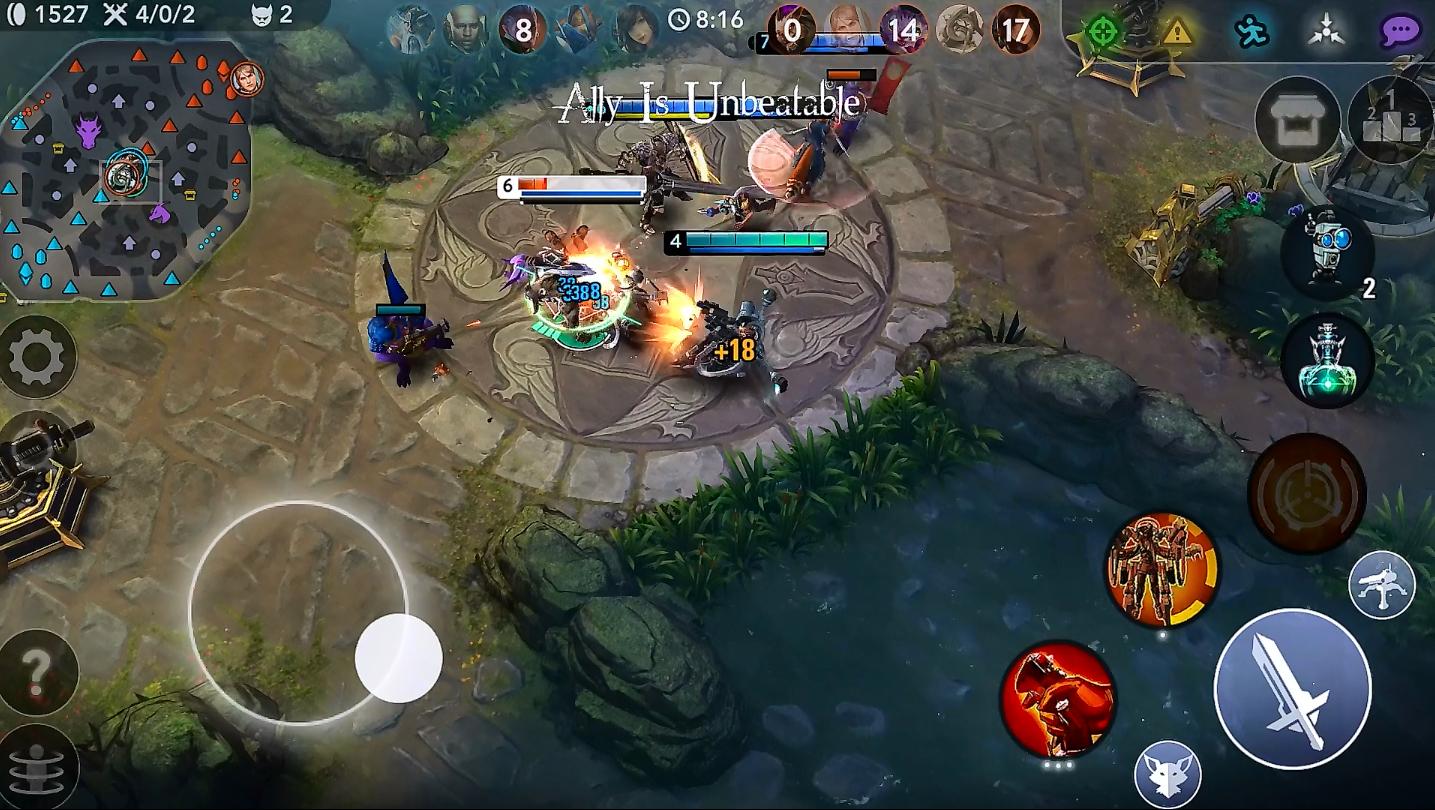
Task: Use the green lantern potion item
Action: pyautogui.click(x=1327, y=360)
